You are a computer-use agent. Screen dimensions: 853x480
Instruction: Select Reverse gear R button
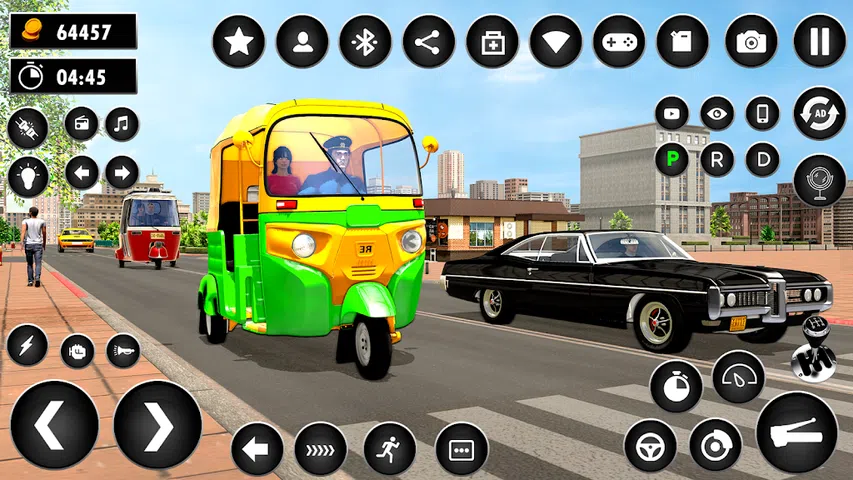(717, 159)
